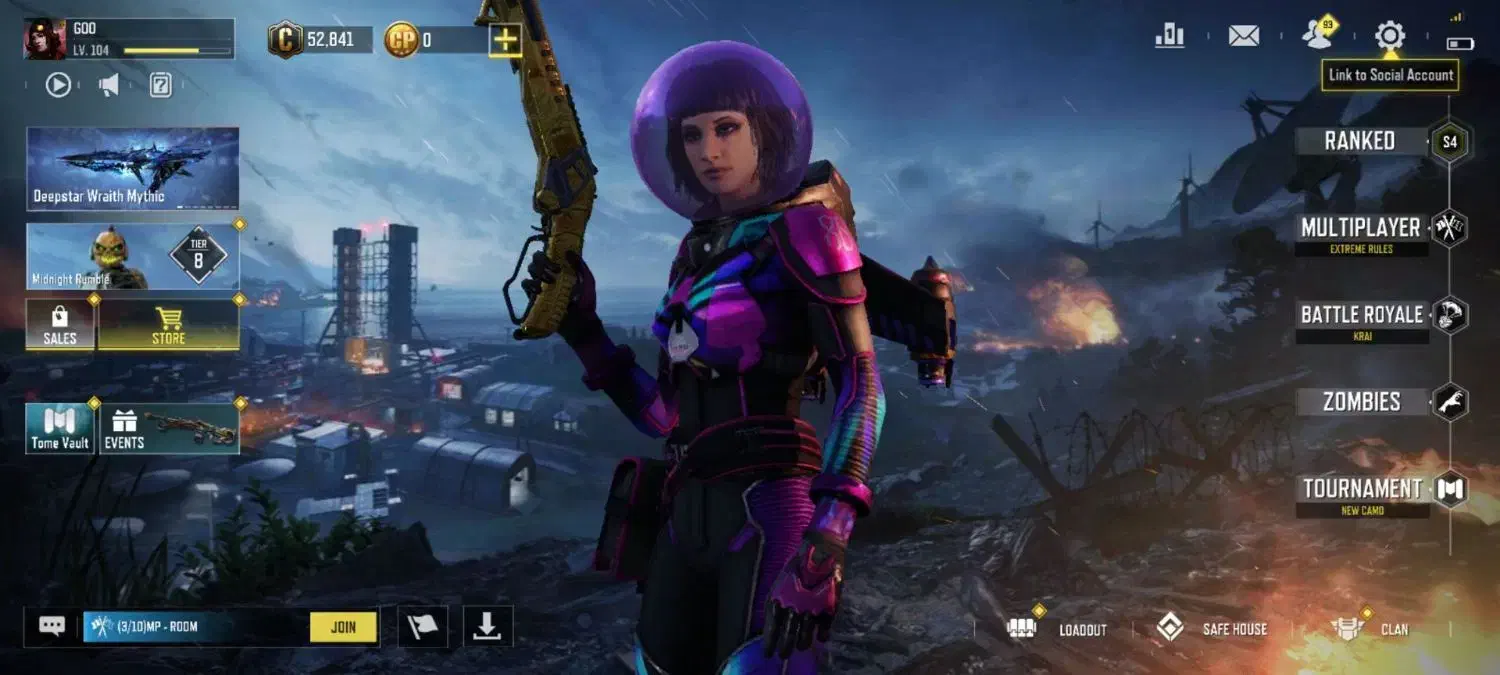1500x675 pixels.
Task: Add CP with the plus button
Action: pos(506,40)
